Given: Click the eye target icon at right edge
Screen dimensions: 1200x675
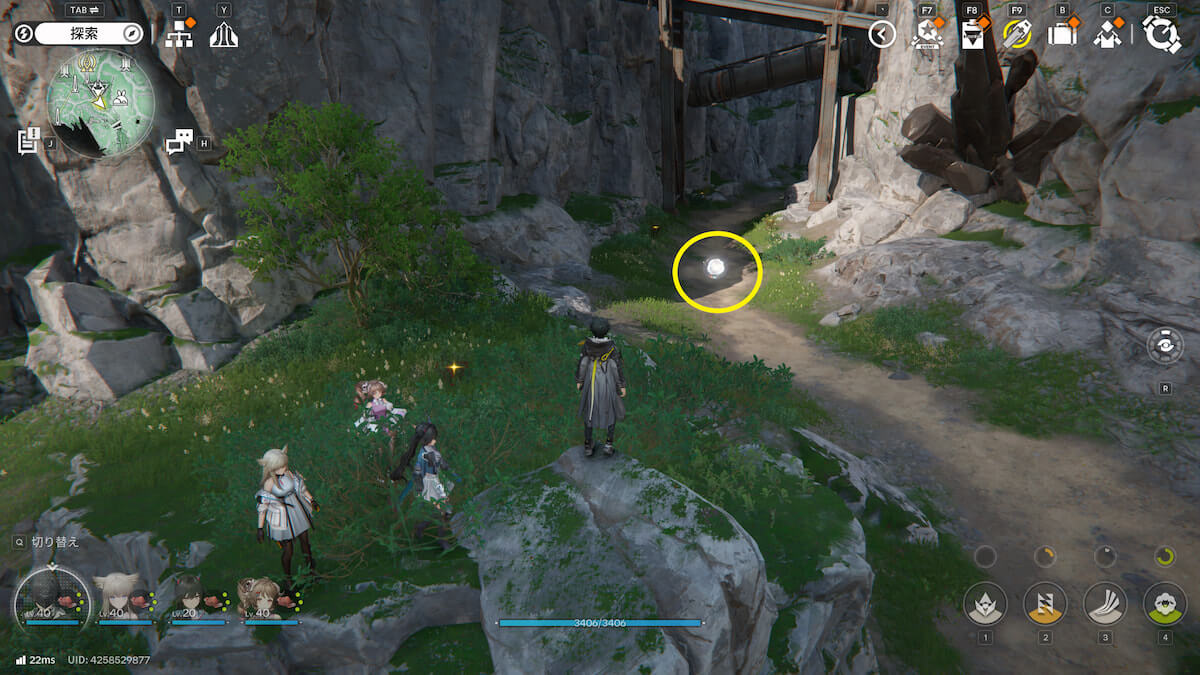Looking at the screenshot, I should 1165,346.
